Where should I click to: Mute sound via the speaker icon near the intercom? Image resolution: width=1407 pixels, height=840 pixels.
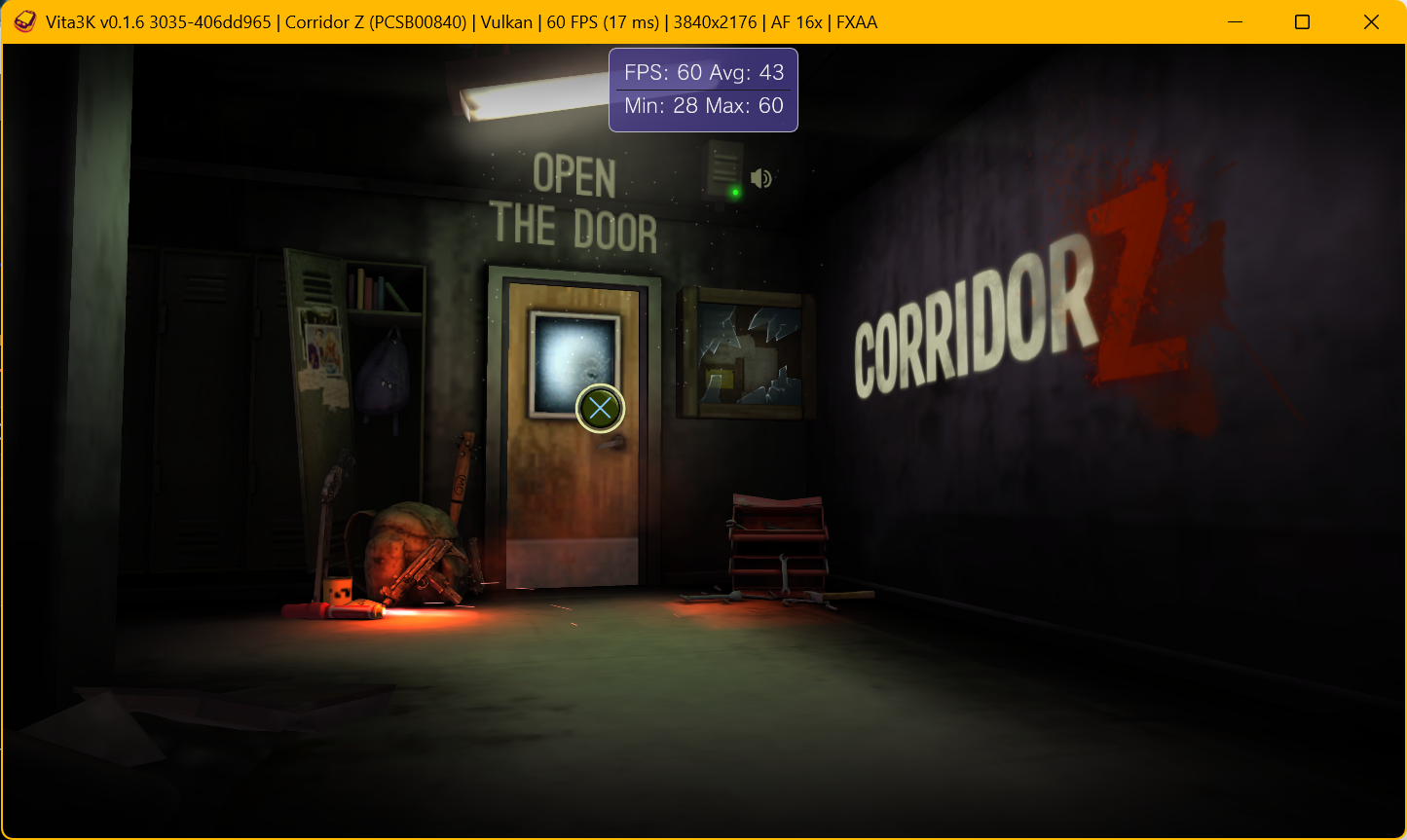pyautogui.click(x=760, y=178)
